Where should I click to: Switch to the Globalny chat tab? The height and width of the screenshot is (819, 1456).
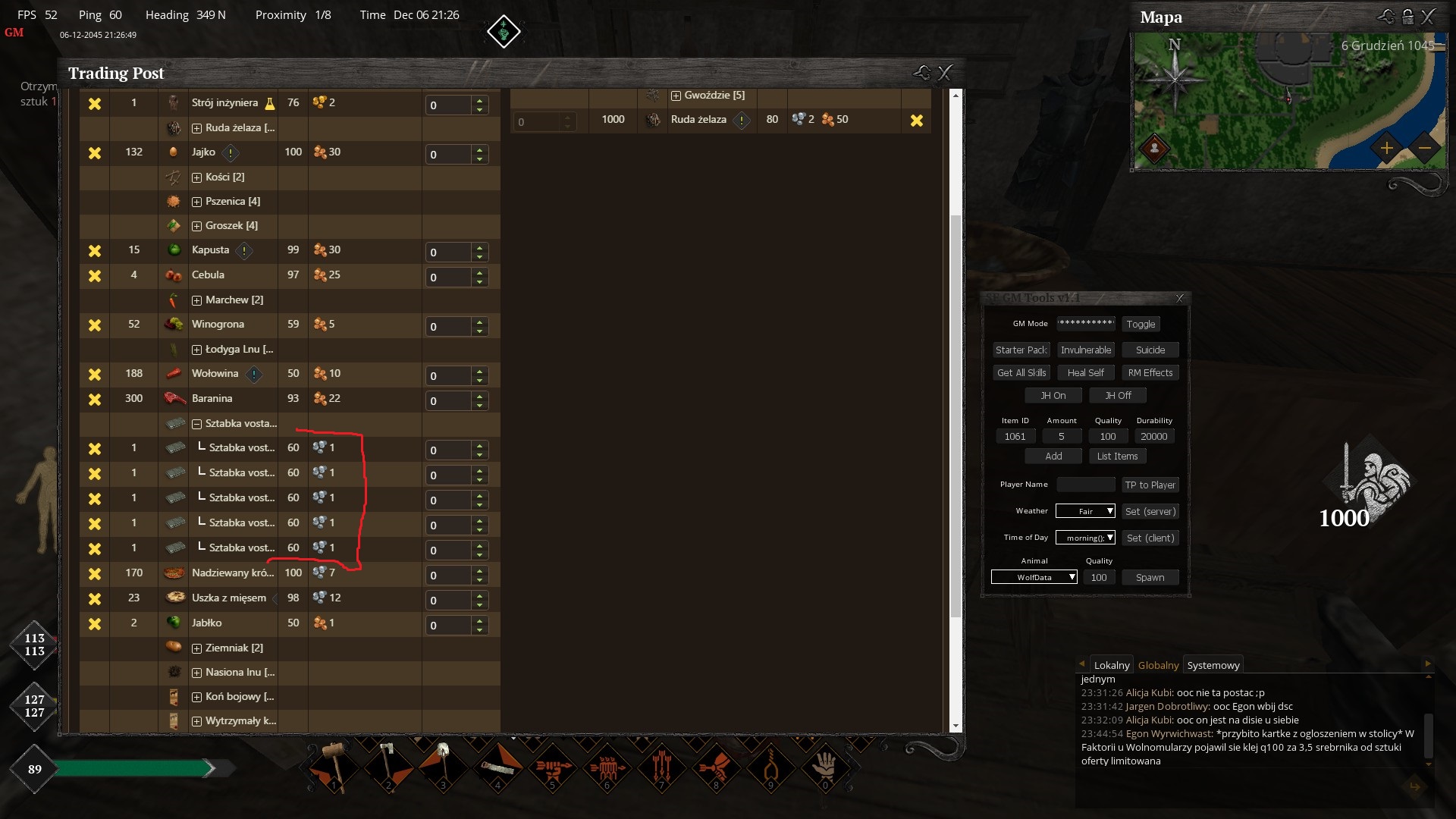point(1158,666)
